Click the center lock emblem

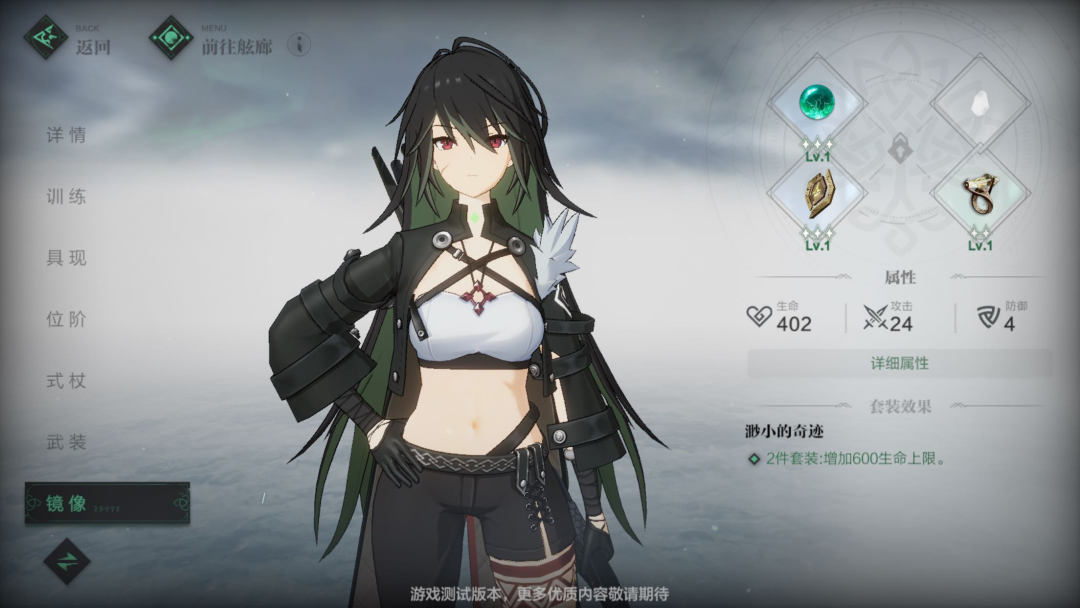click(899, 148)
